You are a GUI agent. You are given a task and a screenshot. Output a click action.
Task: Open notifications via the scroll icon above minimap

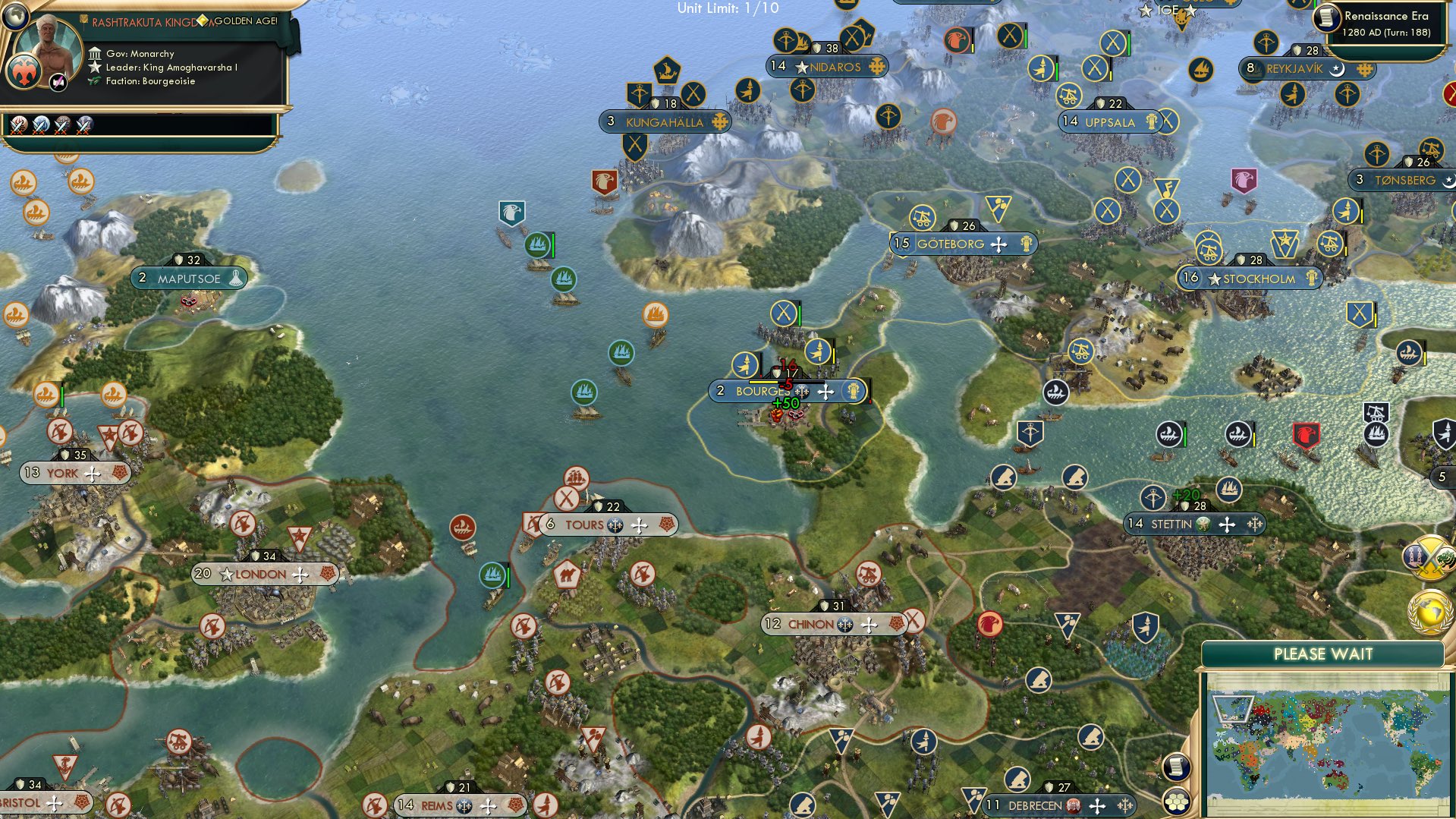coord(1175,767)
